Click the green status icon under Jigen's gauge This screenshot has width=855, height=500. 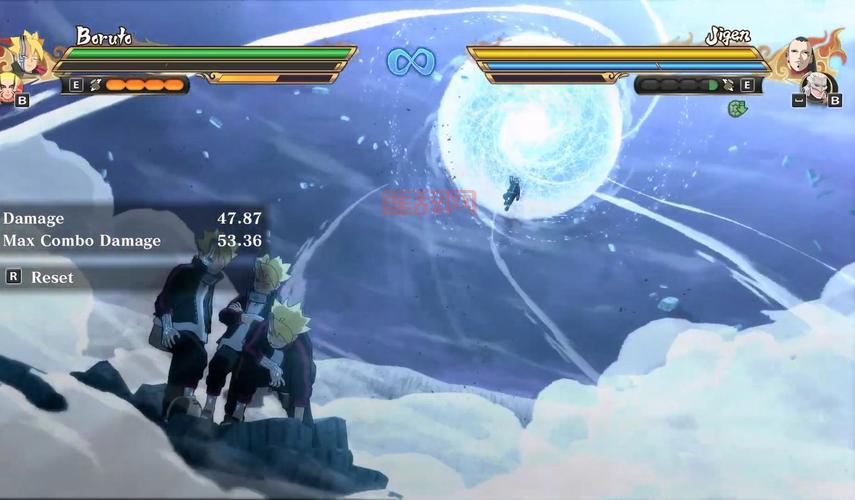(736, 107)
